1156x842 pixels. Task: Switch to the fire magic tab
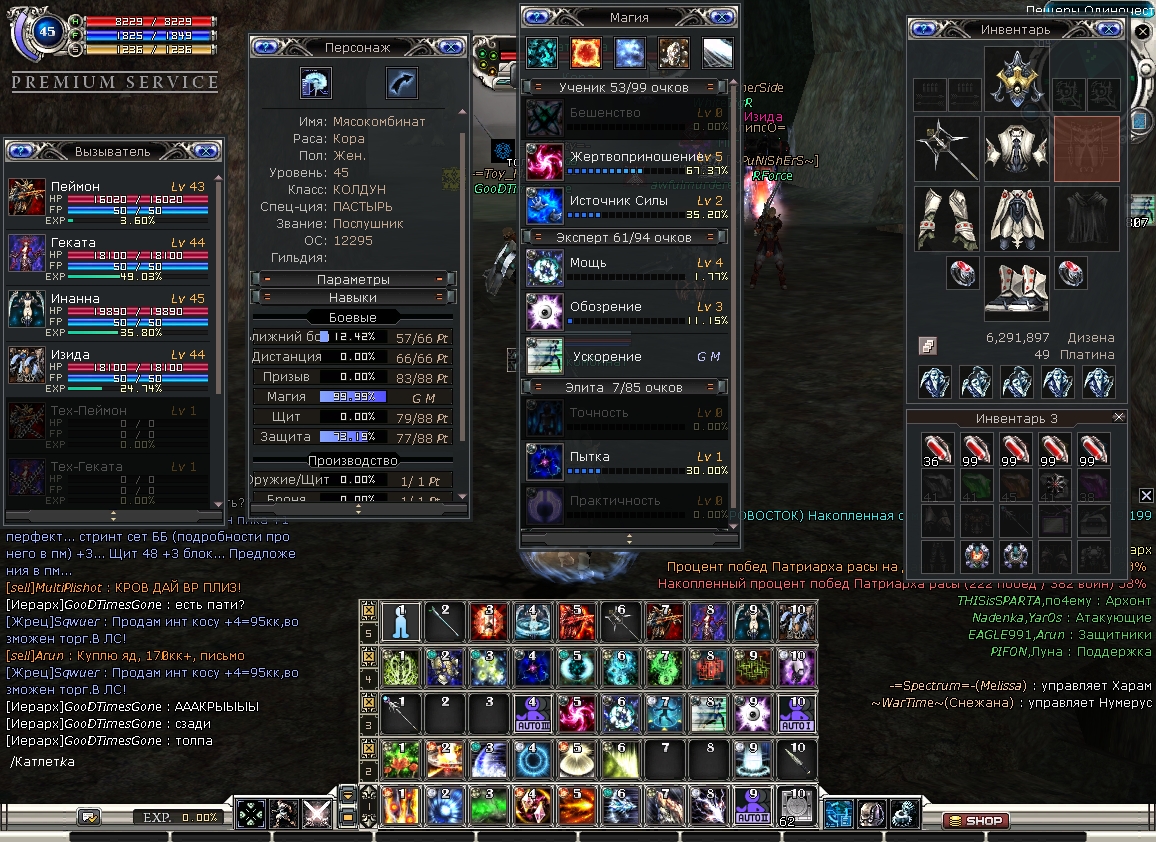point(585,52)
